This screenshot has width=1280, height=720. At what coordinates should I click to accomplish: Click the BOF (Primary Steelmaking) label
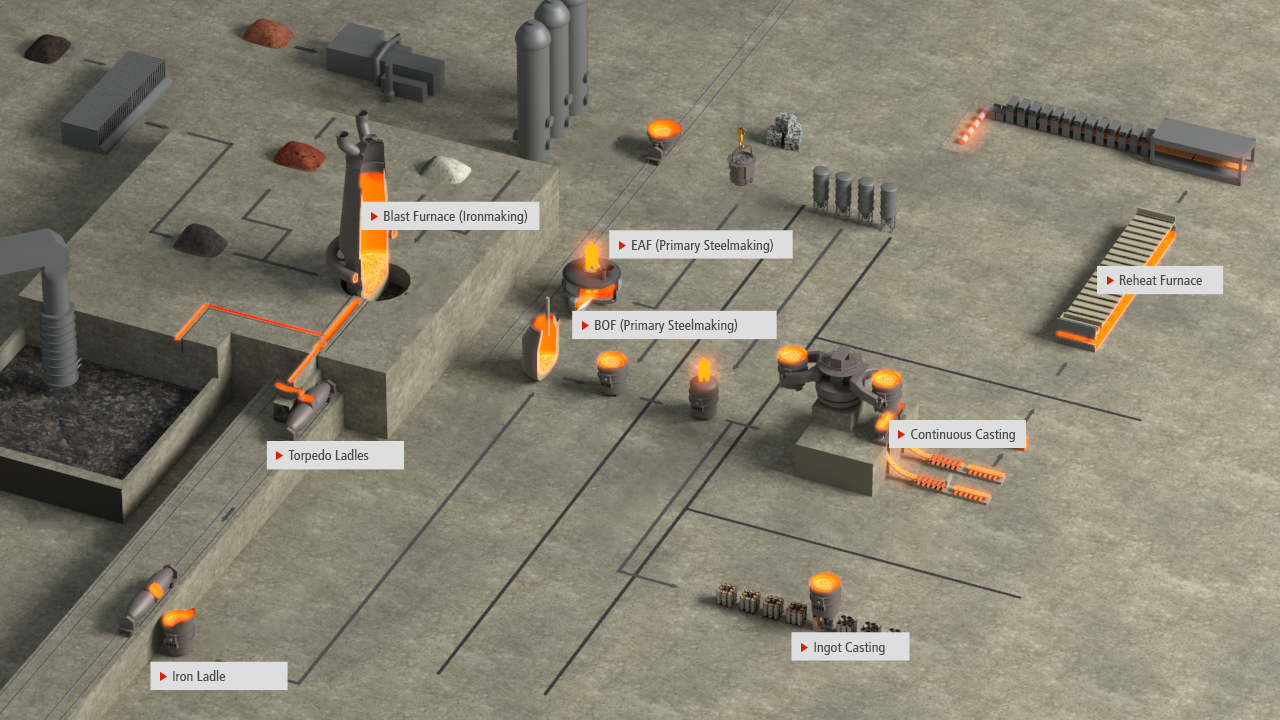(674, 325)
